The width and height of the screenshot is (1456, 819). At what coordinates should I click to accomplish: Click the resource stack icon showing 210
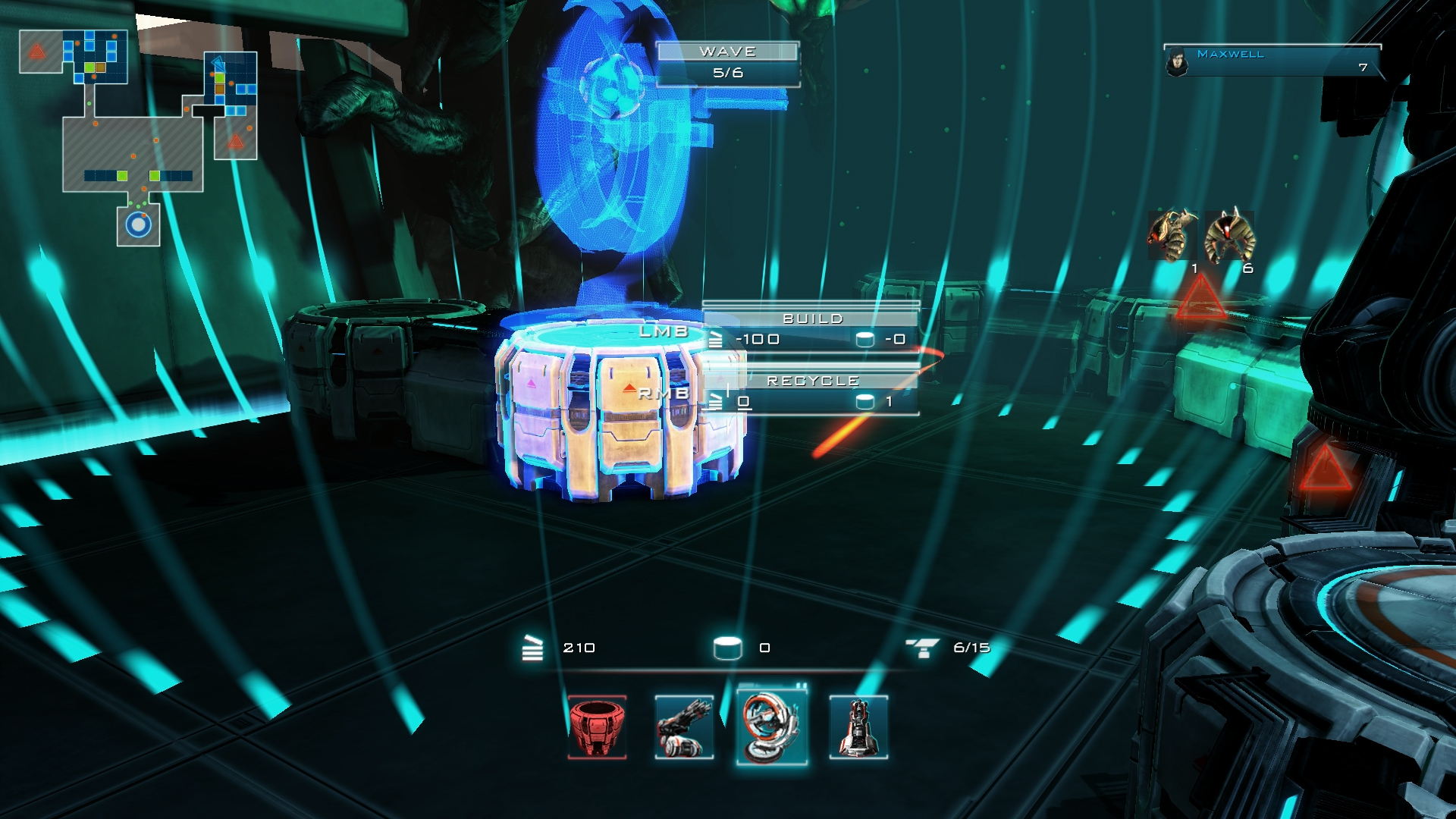click(533, 648)
